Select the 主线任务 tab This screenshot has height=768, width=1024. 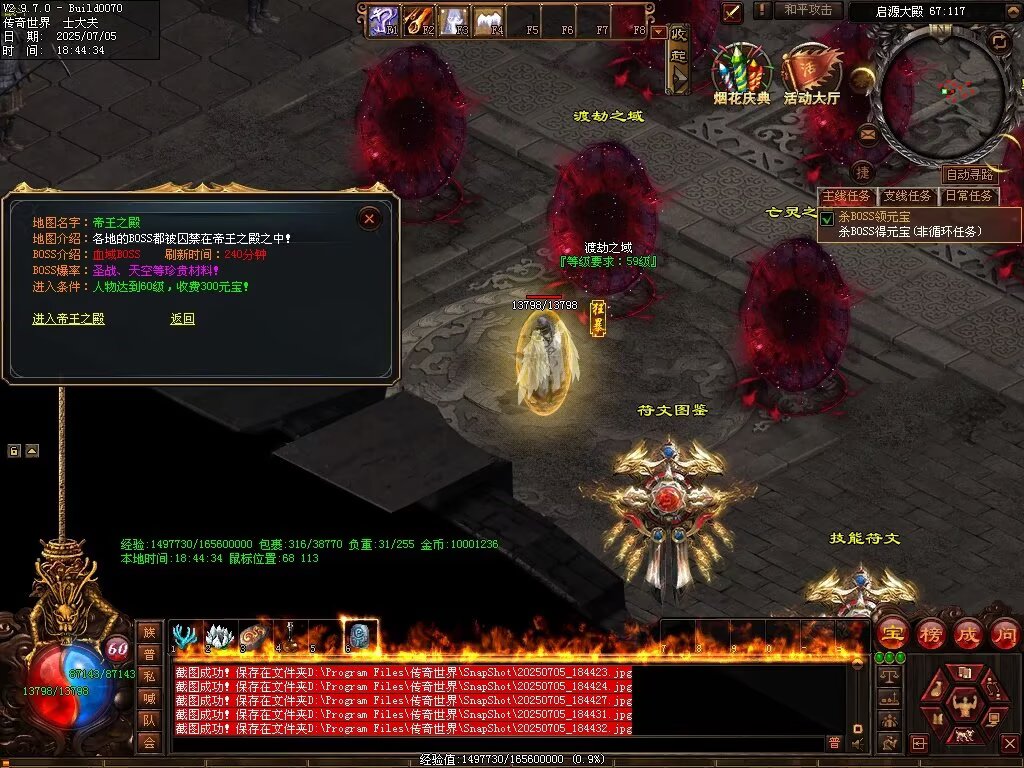(847, 196)
